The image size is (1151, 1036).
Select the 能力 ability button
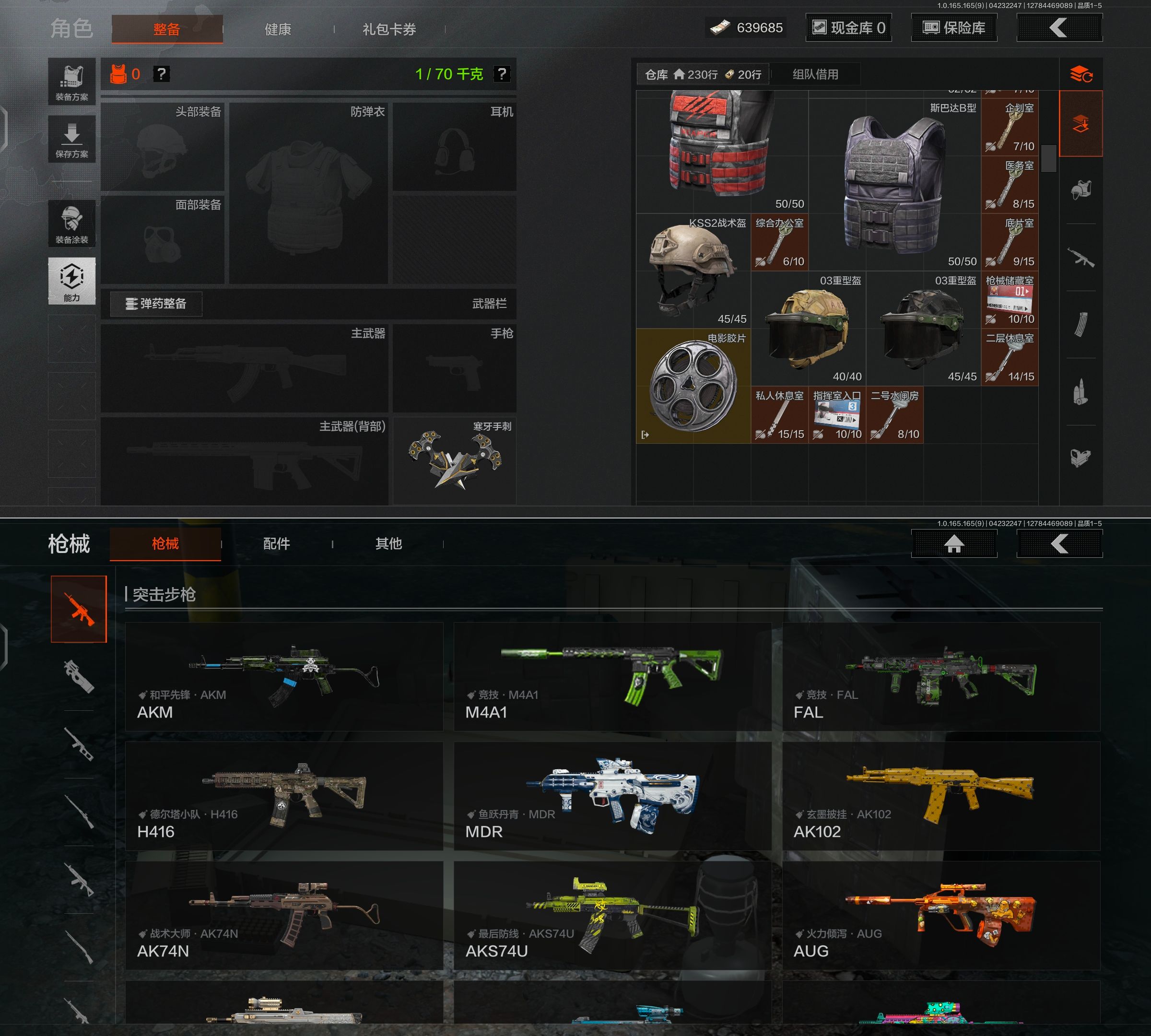72,281
